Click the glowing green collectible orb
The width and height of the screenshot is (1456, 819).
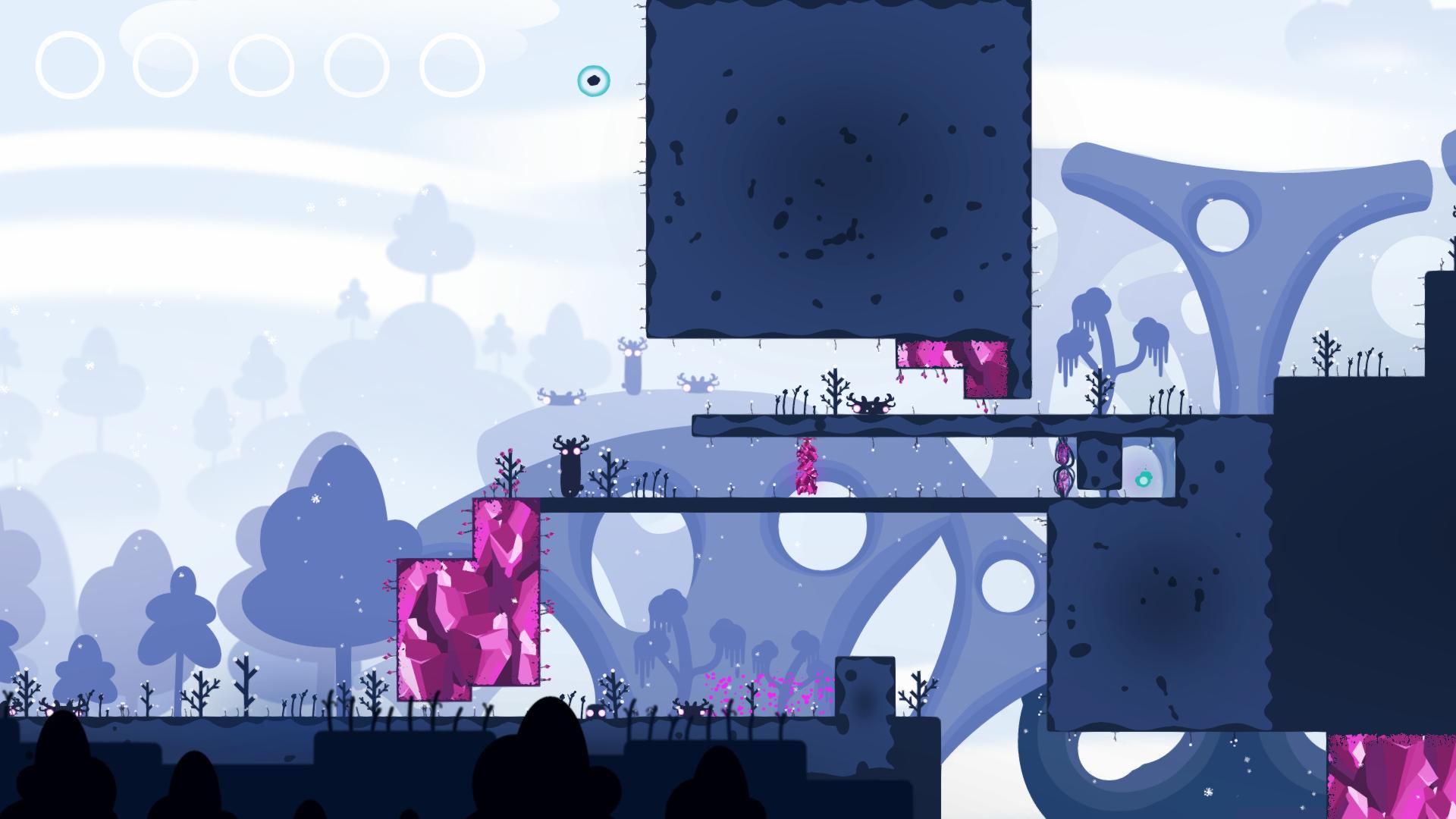[x=1144, y=479]
